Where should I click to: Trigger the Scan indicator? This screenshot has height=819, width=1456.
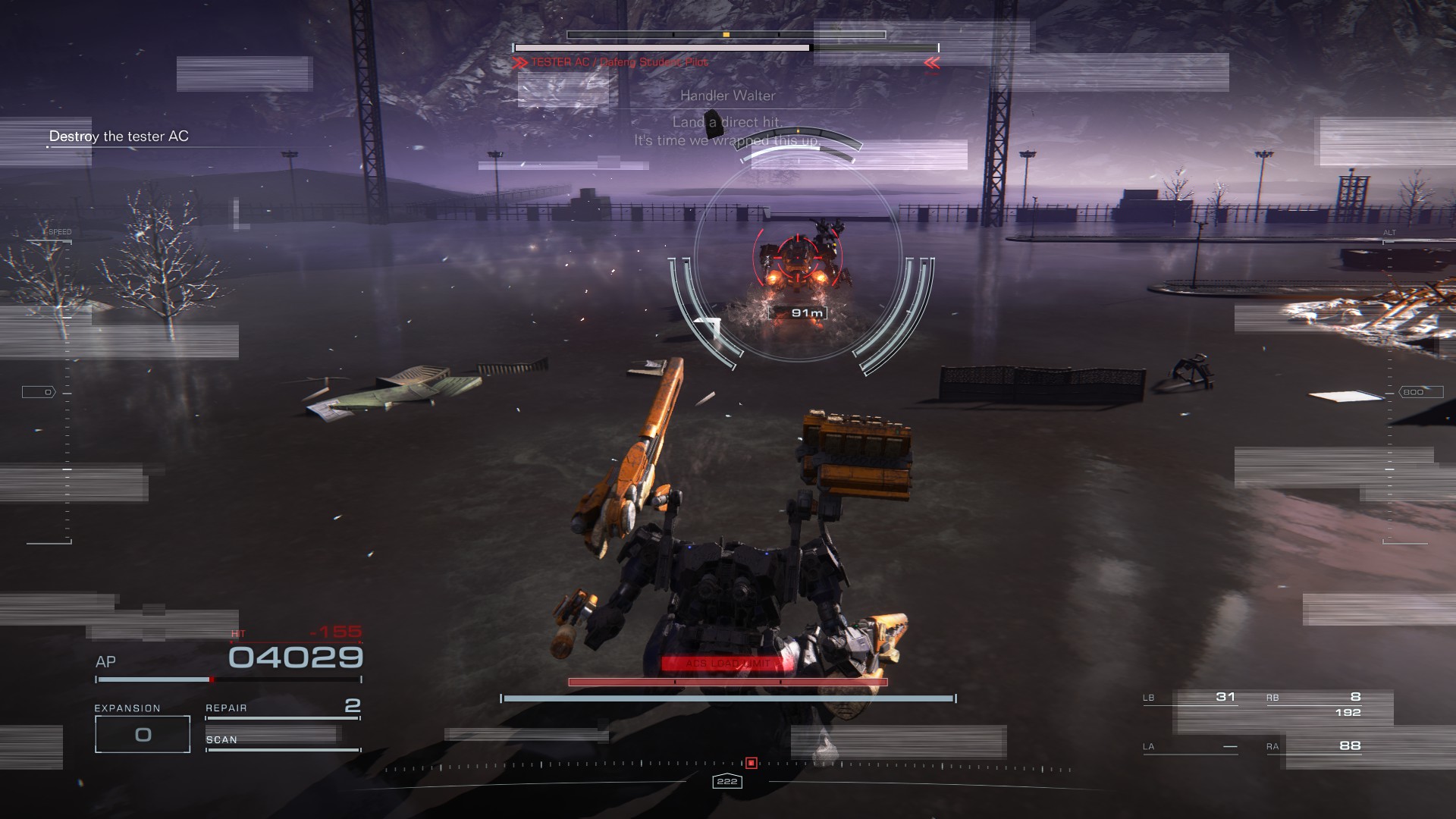(282, 740)
